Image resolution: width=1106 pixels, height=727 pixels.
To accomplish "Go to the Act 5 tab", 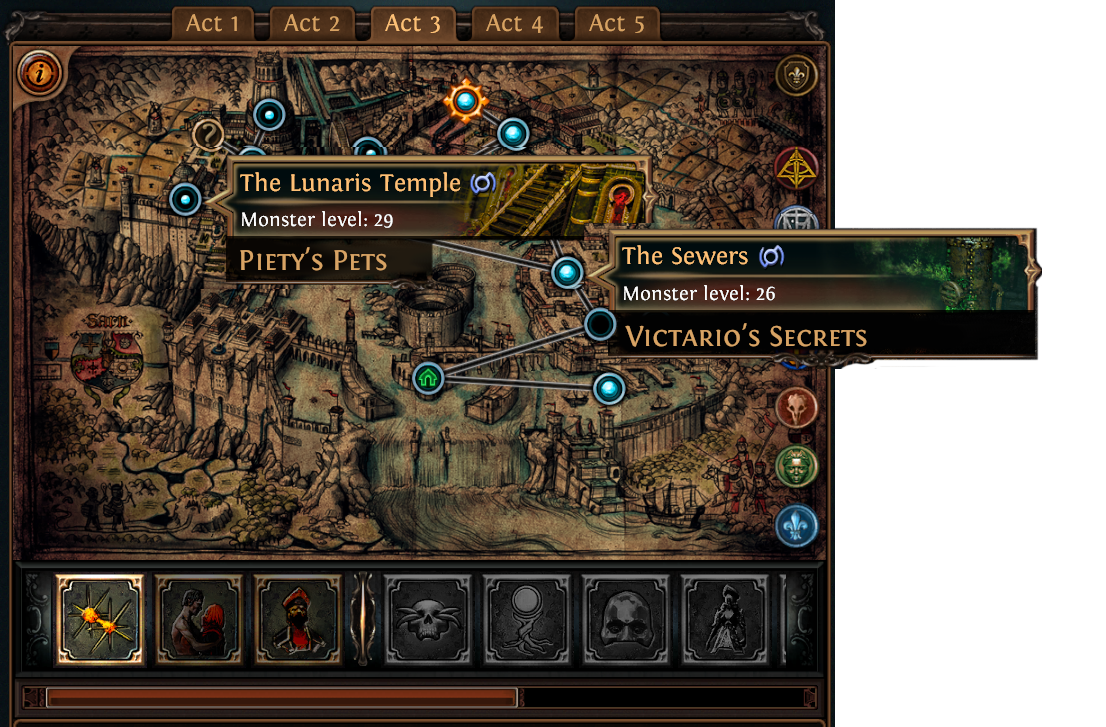I will coord(617,23).
